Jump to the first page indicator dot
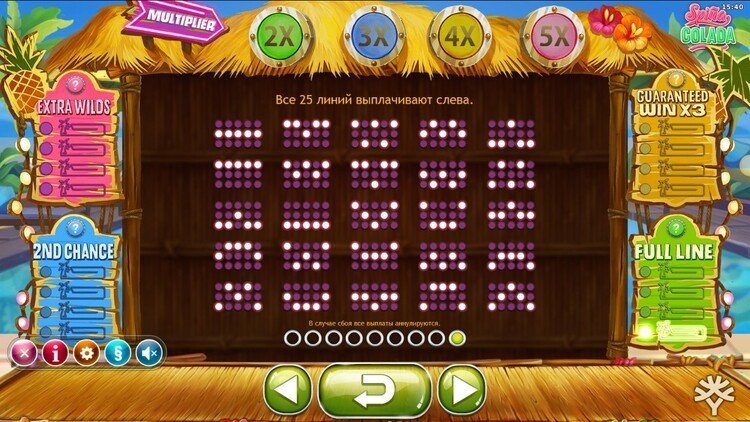This screenshot has height=422, width=750. [291, 338]
